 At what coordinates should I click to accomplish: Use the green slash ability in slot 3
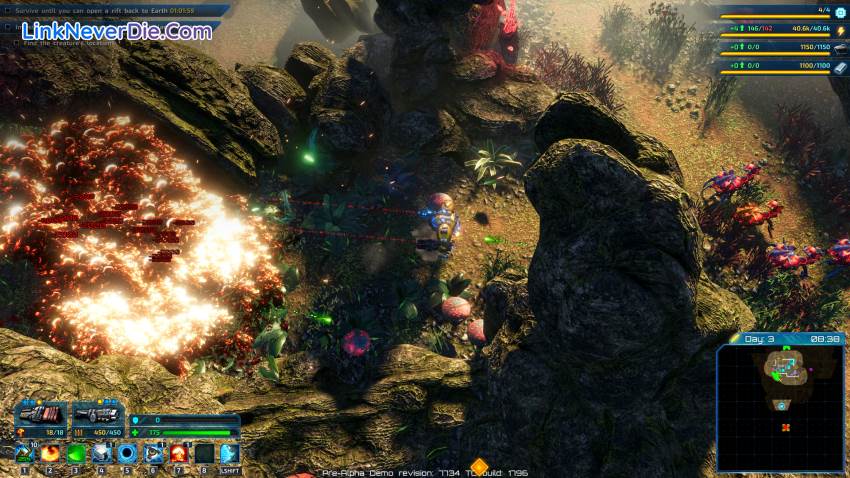76,454
